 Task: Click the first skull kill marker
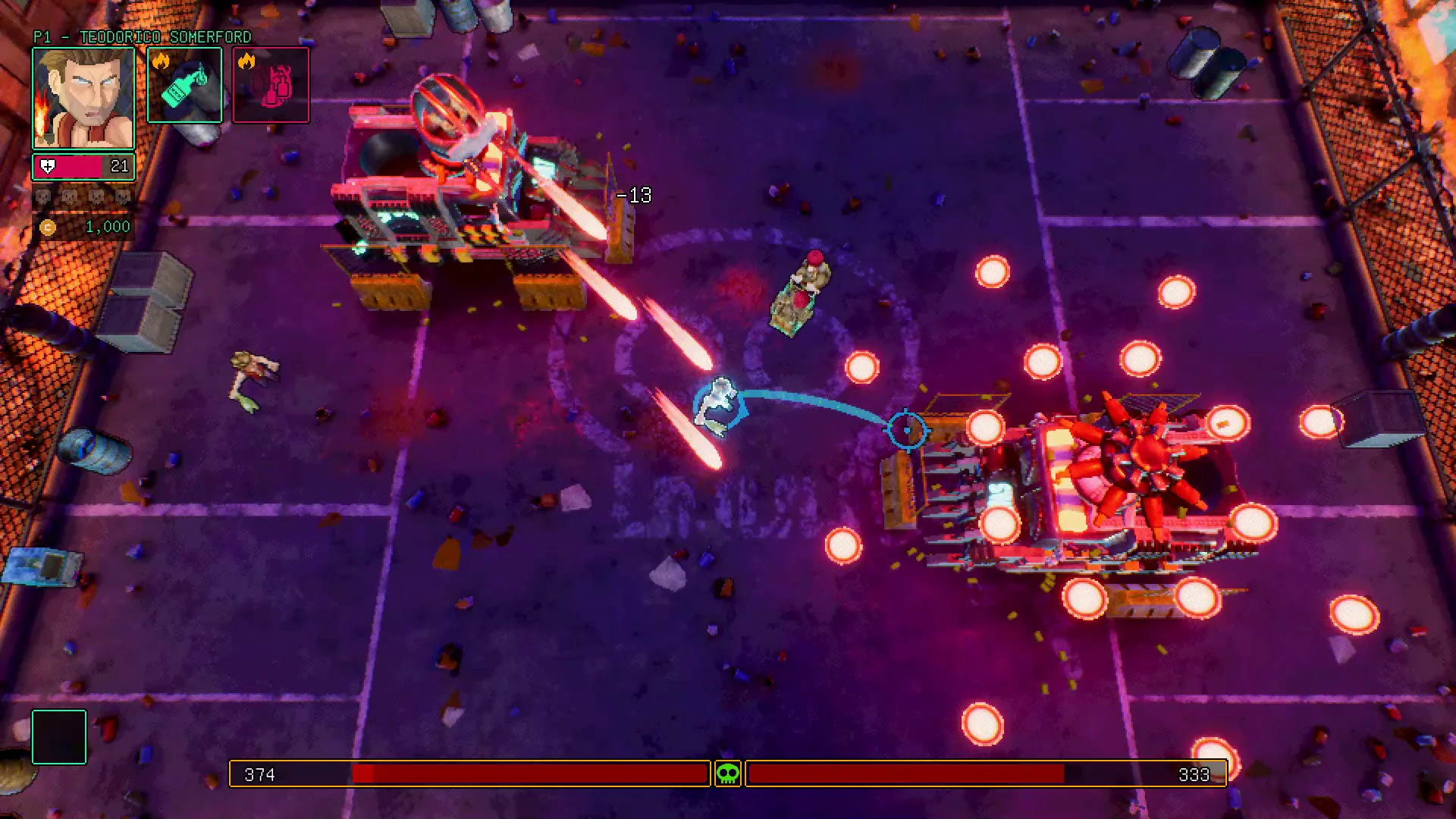click(x=43, y=196)
